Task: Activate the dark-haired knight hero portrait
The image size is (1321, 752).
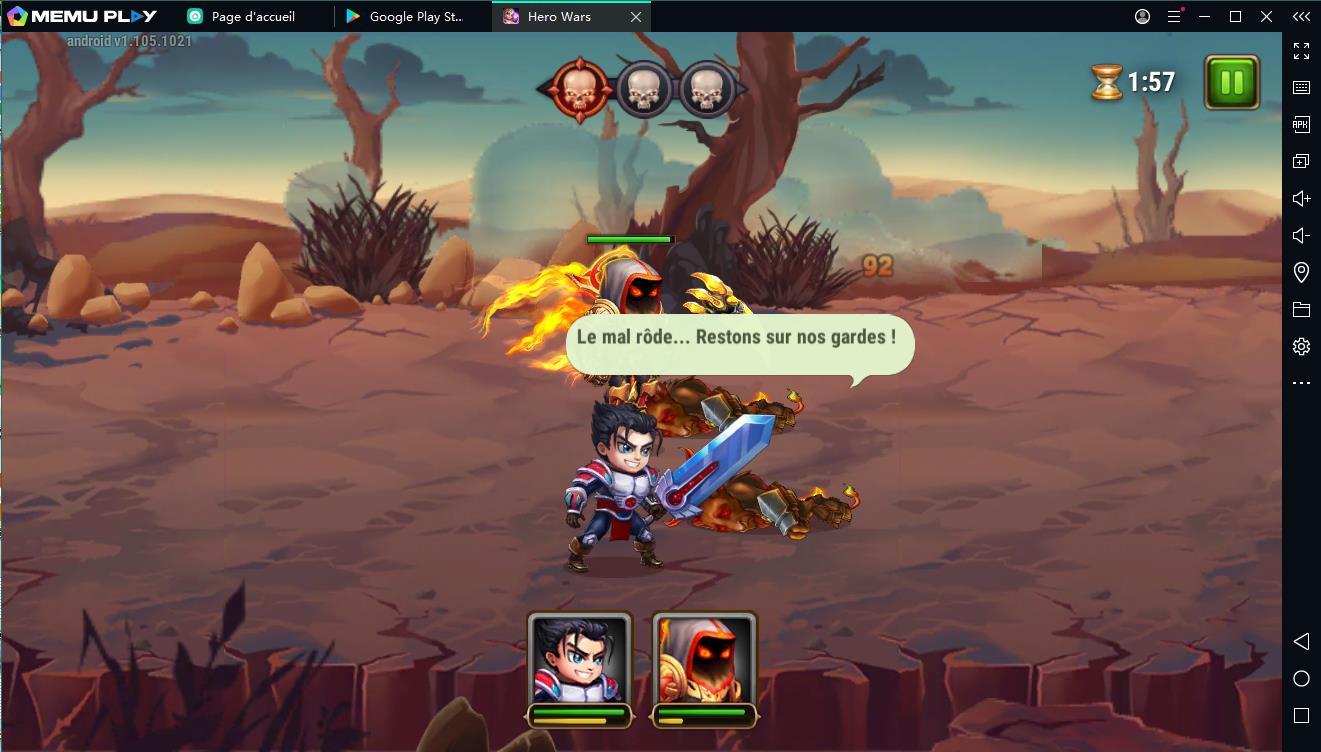Action: click(x=580, y=658)
